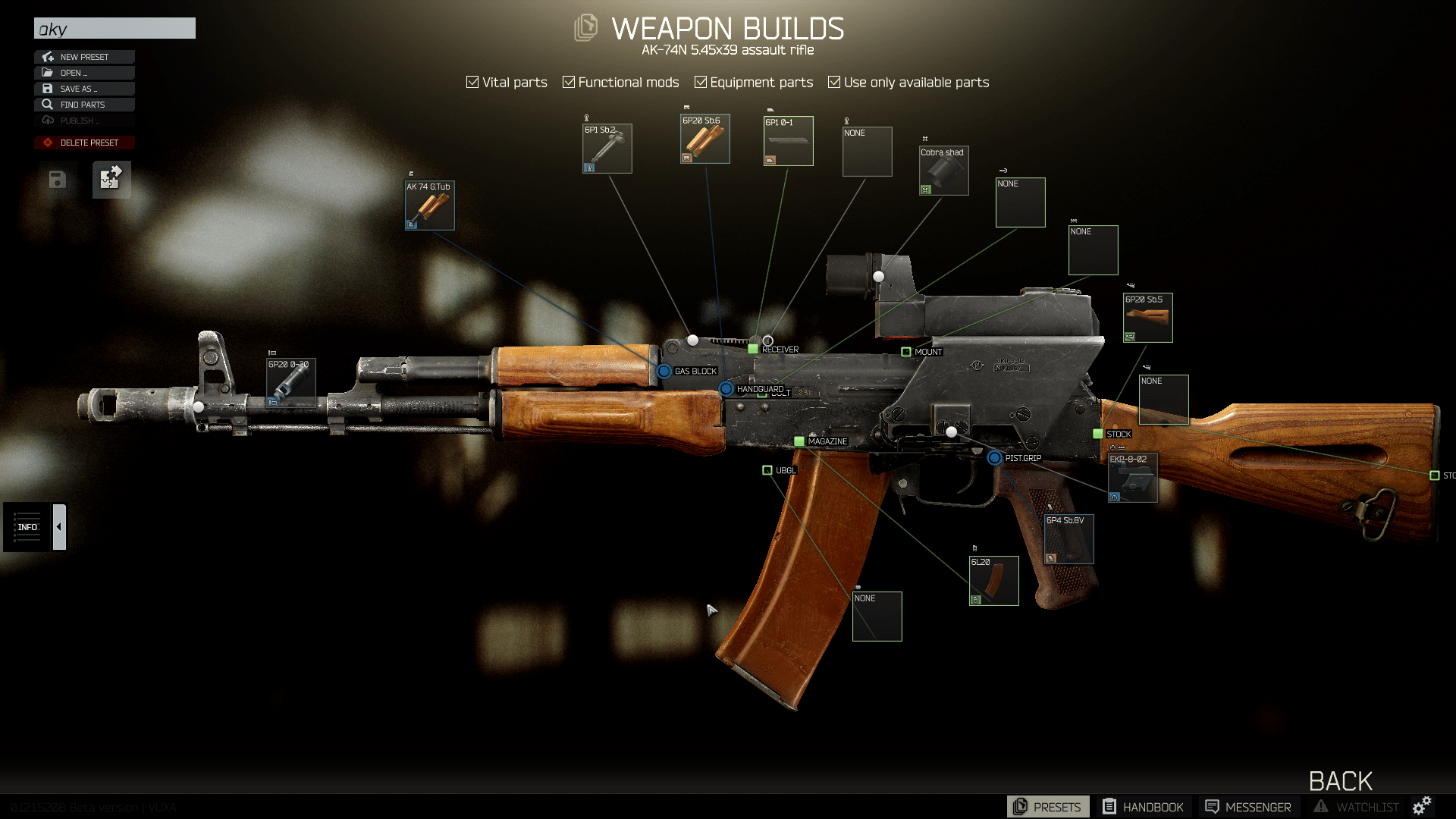Image resolution: width=1456 pixels, height=819 pixels.
Task: Expand the INFO side panel
Action: pos(59,527)
